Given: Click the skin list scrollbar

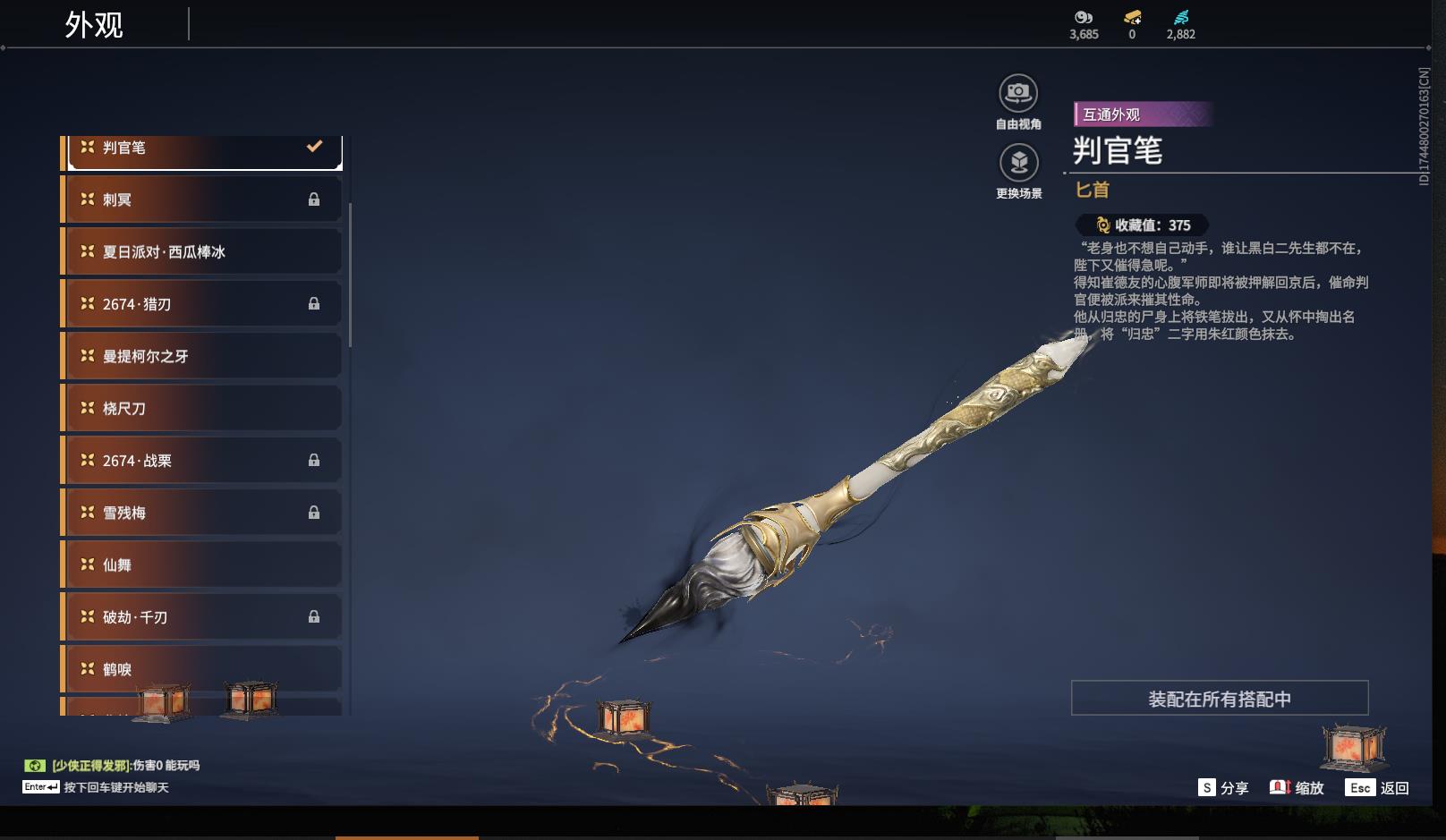Looking at the screenshot, I should (350, 275).
